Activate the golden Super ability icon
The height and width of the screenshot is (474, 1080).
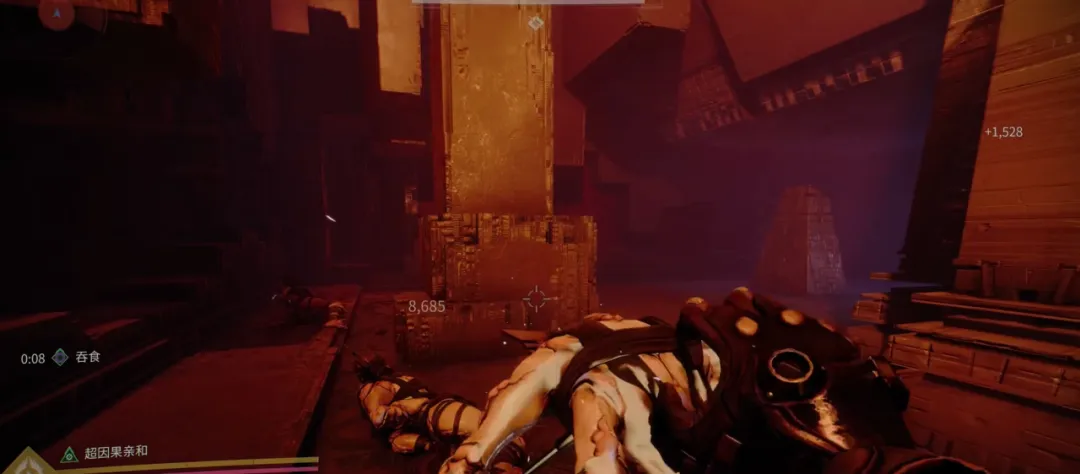(x=28, y=463)
